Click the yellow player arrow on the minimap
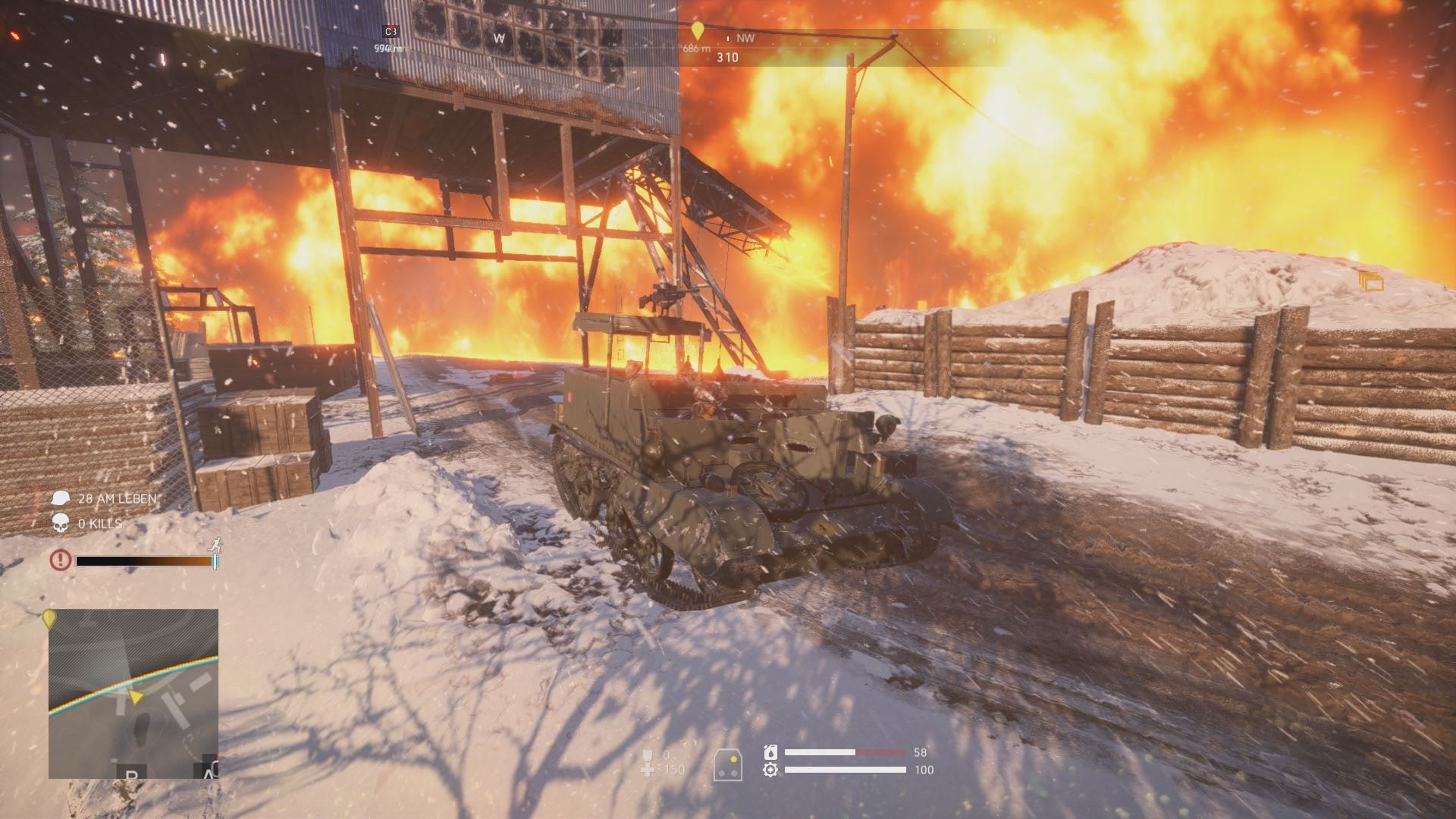 (135, 696)
